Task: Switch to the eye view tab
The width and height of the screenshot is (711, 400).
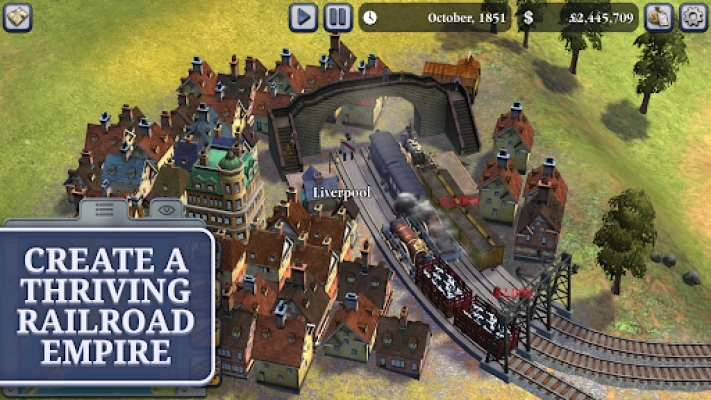Action: coord(165,209)
